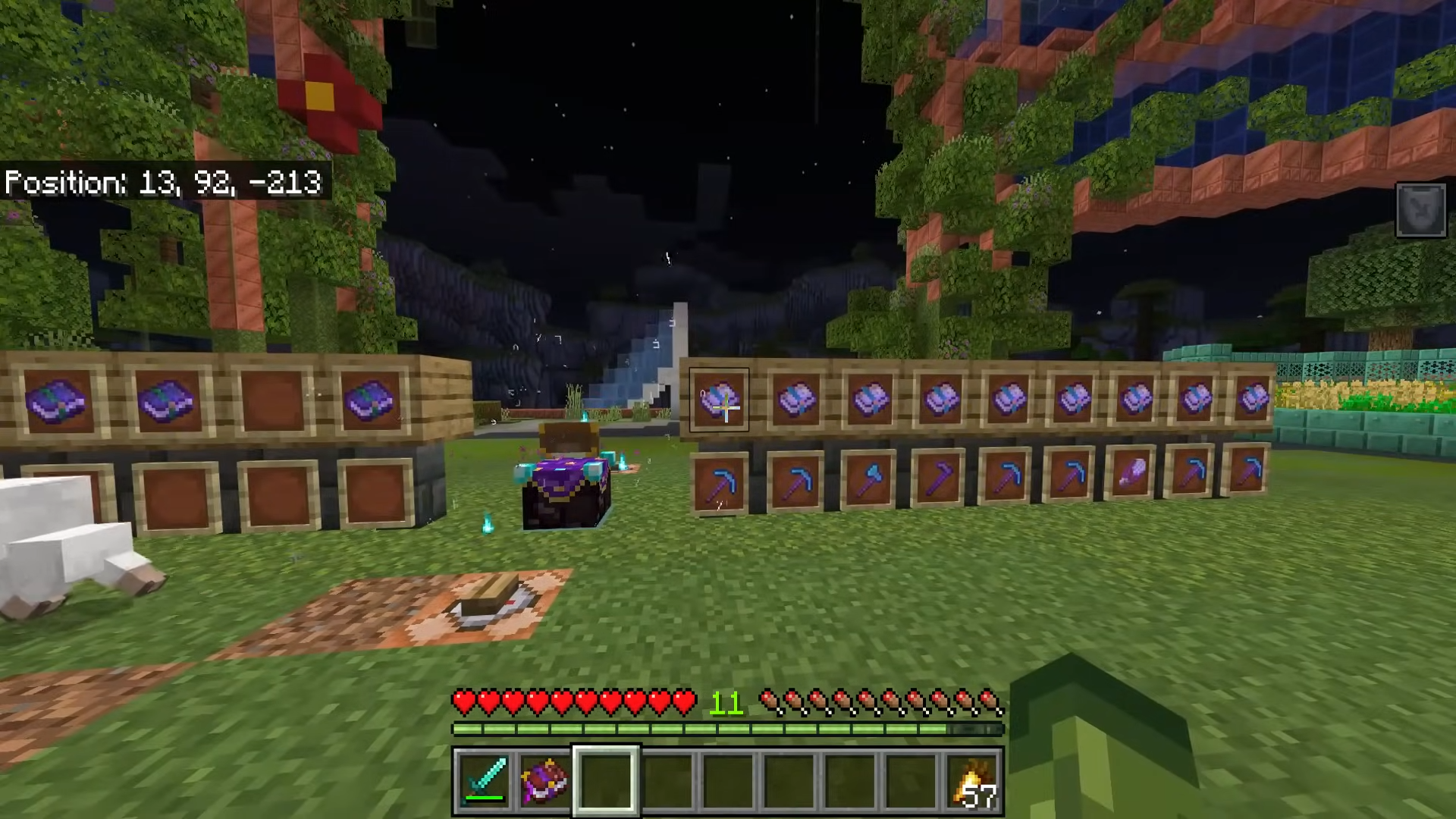
Task: Click the highlighted empty hotbar slot
Action: tap(606, 781)
